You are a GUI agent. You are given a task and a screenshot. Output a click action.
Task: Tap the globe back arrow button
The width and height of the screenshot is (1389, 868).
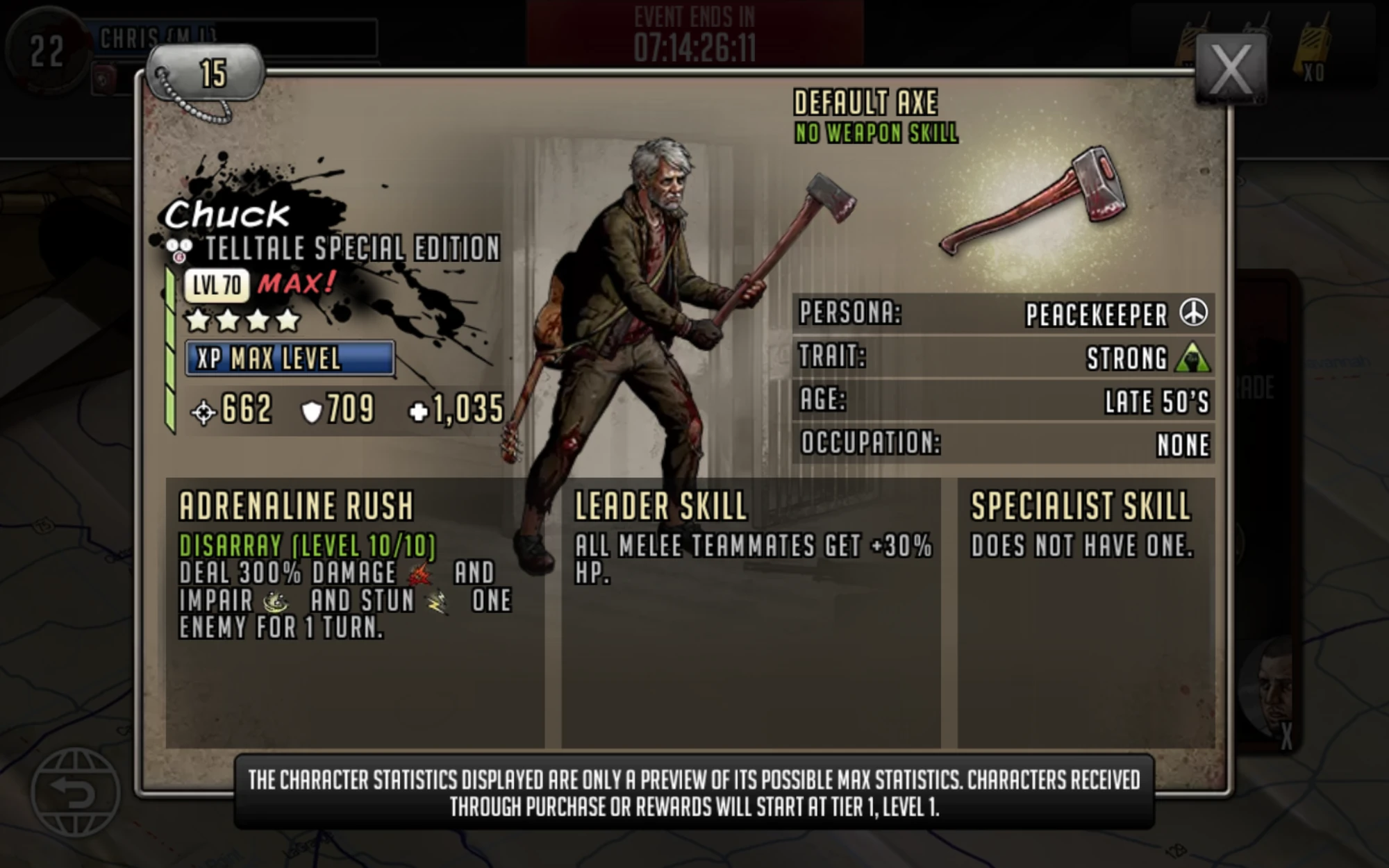[x=75, y=792]
